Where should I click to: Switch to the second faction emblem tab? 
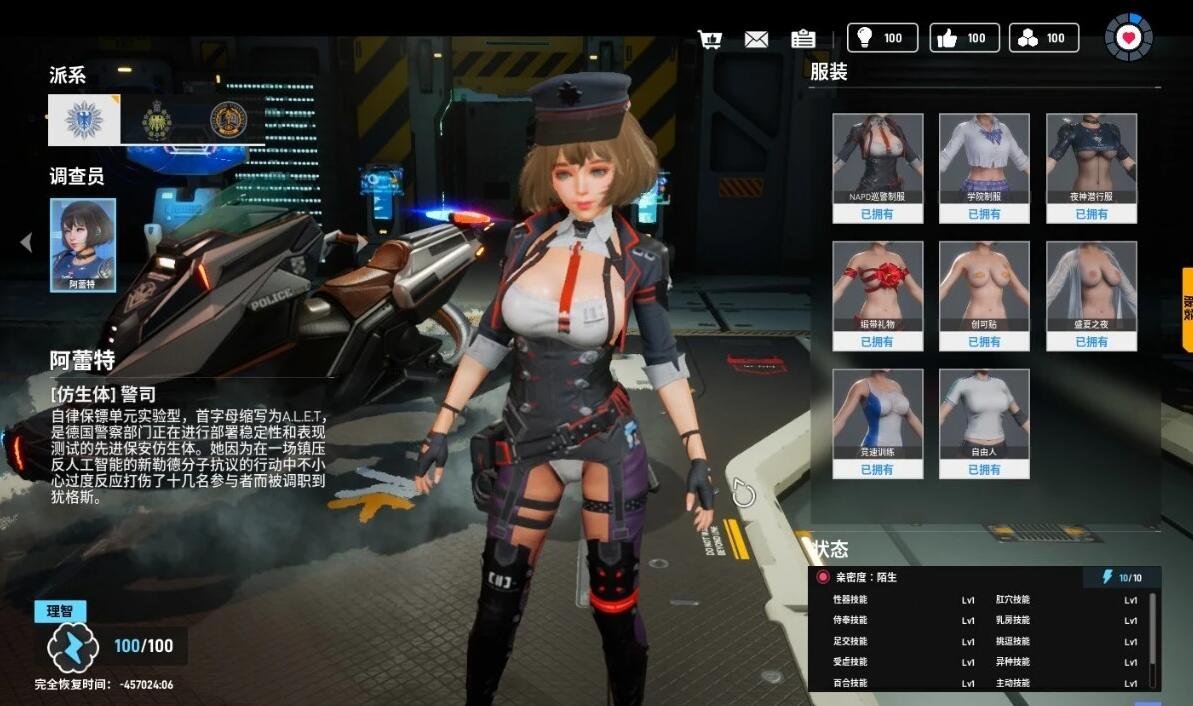pyautogui.click(x=157, y=120)
